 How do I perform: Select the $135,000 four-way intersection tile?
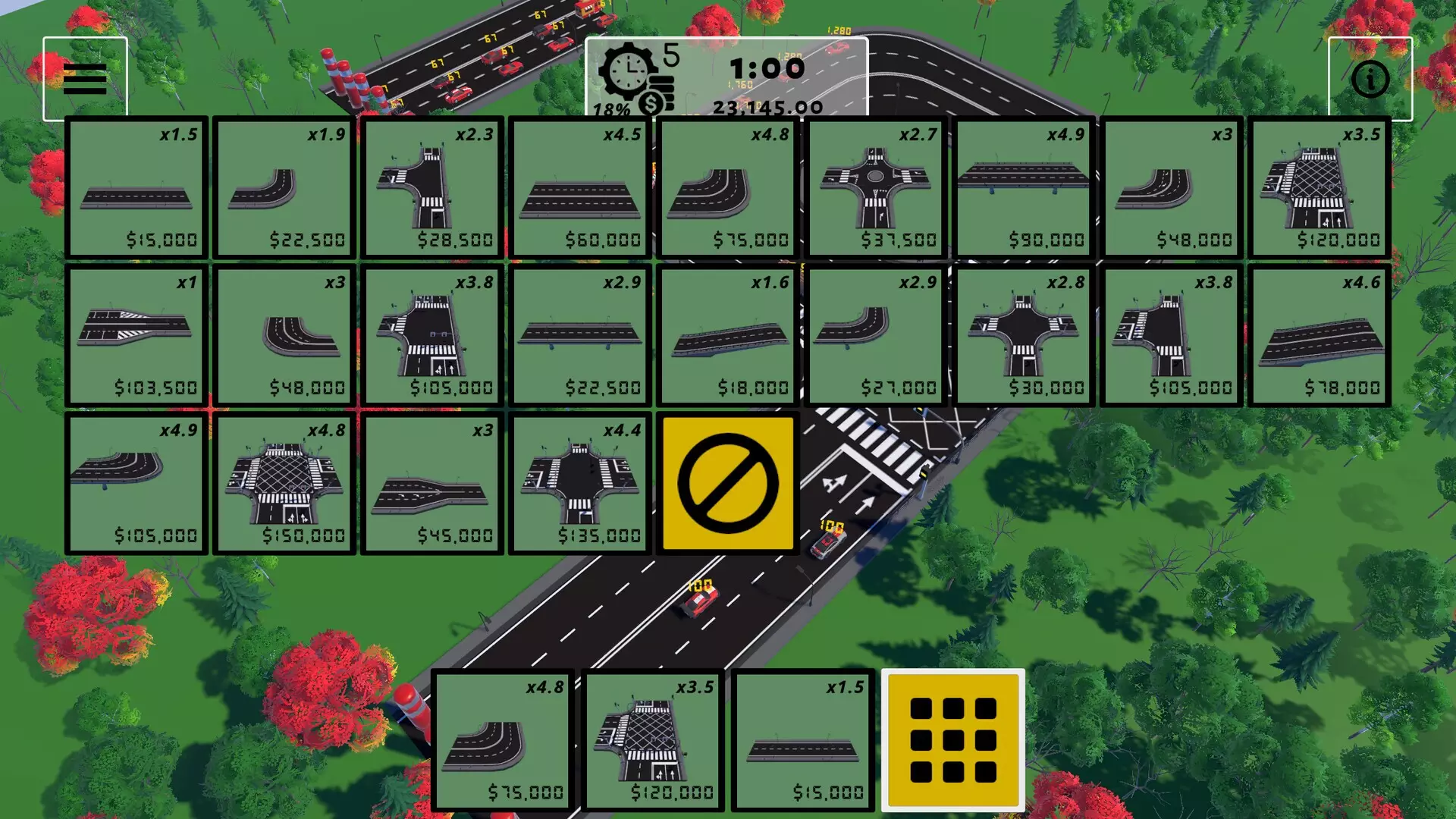[x=579, y=483]
